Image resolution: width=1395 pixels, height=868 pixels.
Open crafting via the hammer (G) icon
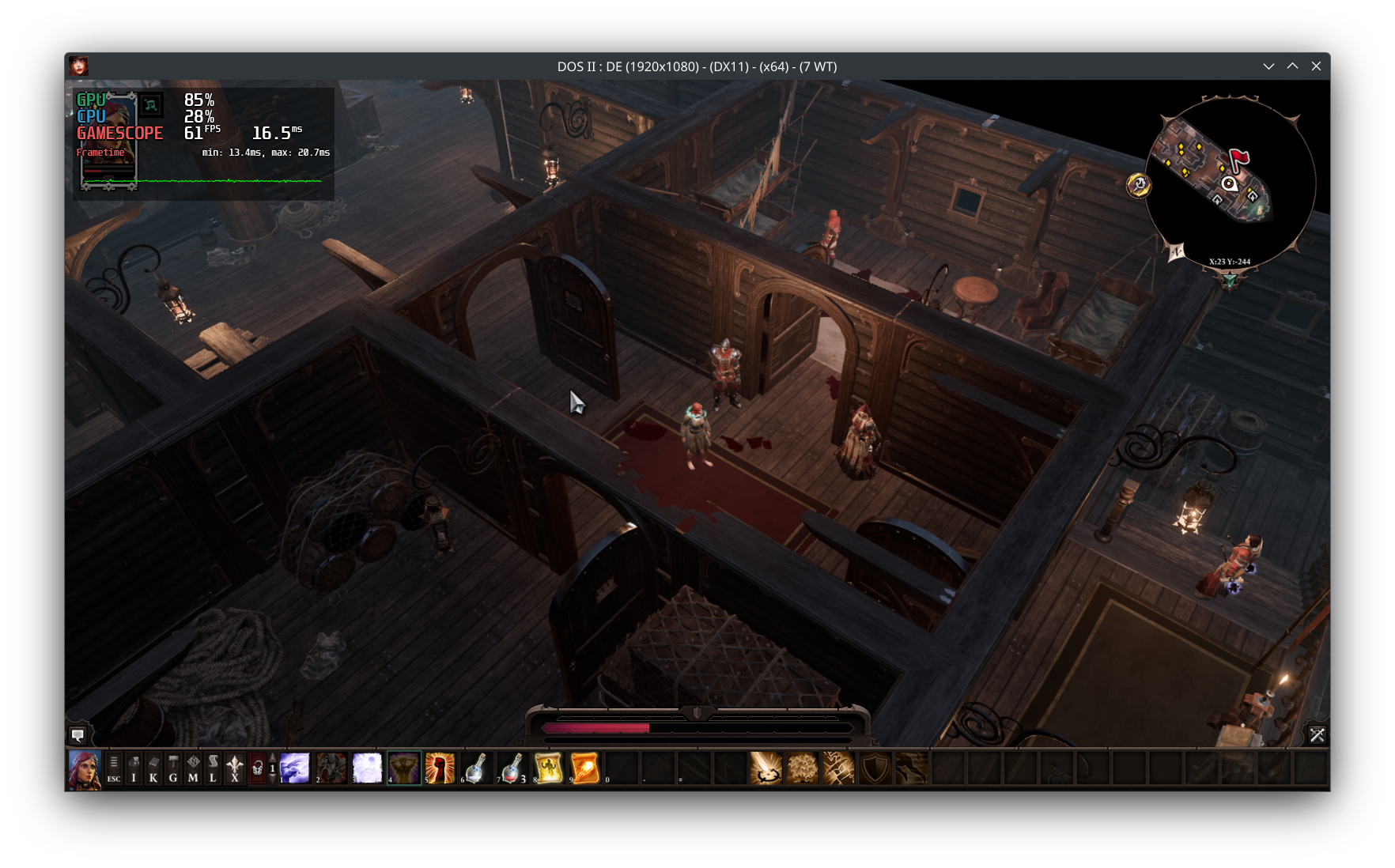173,768
